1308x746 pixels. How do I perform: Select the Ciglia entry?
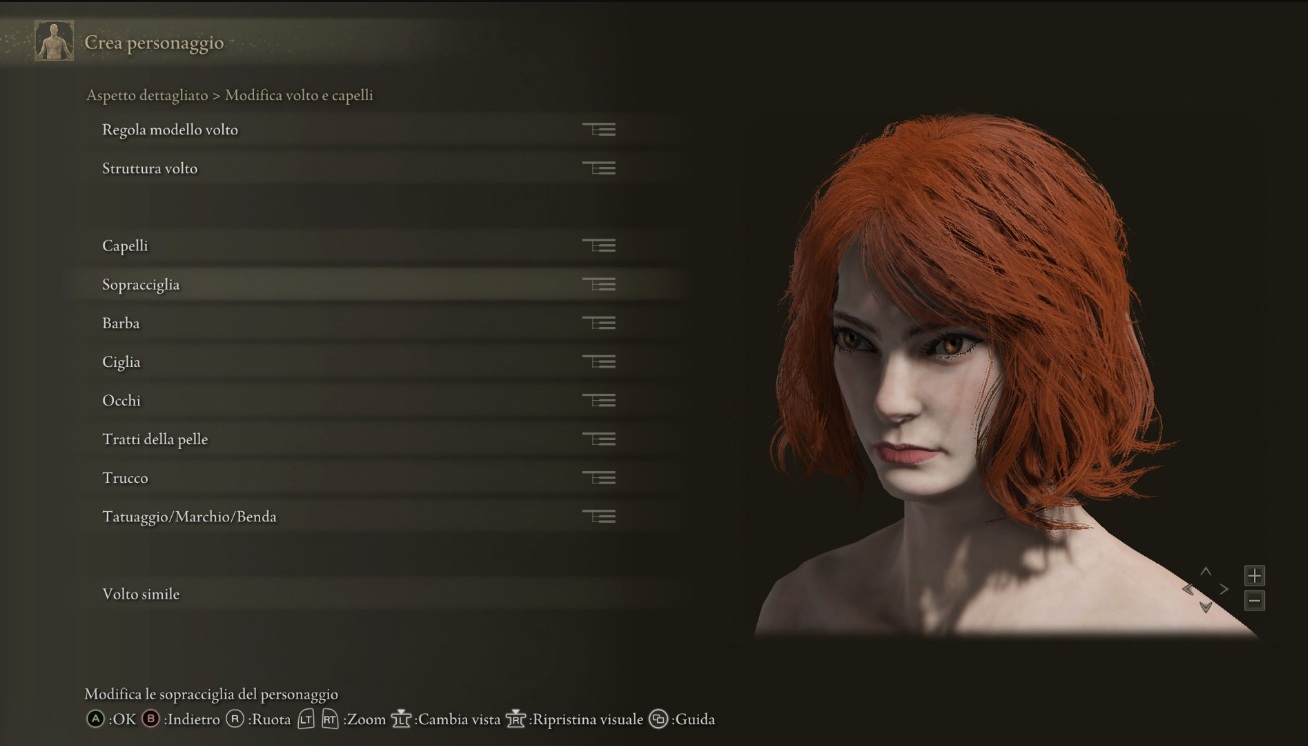(x=121, y=362)
